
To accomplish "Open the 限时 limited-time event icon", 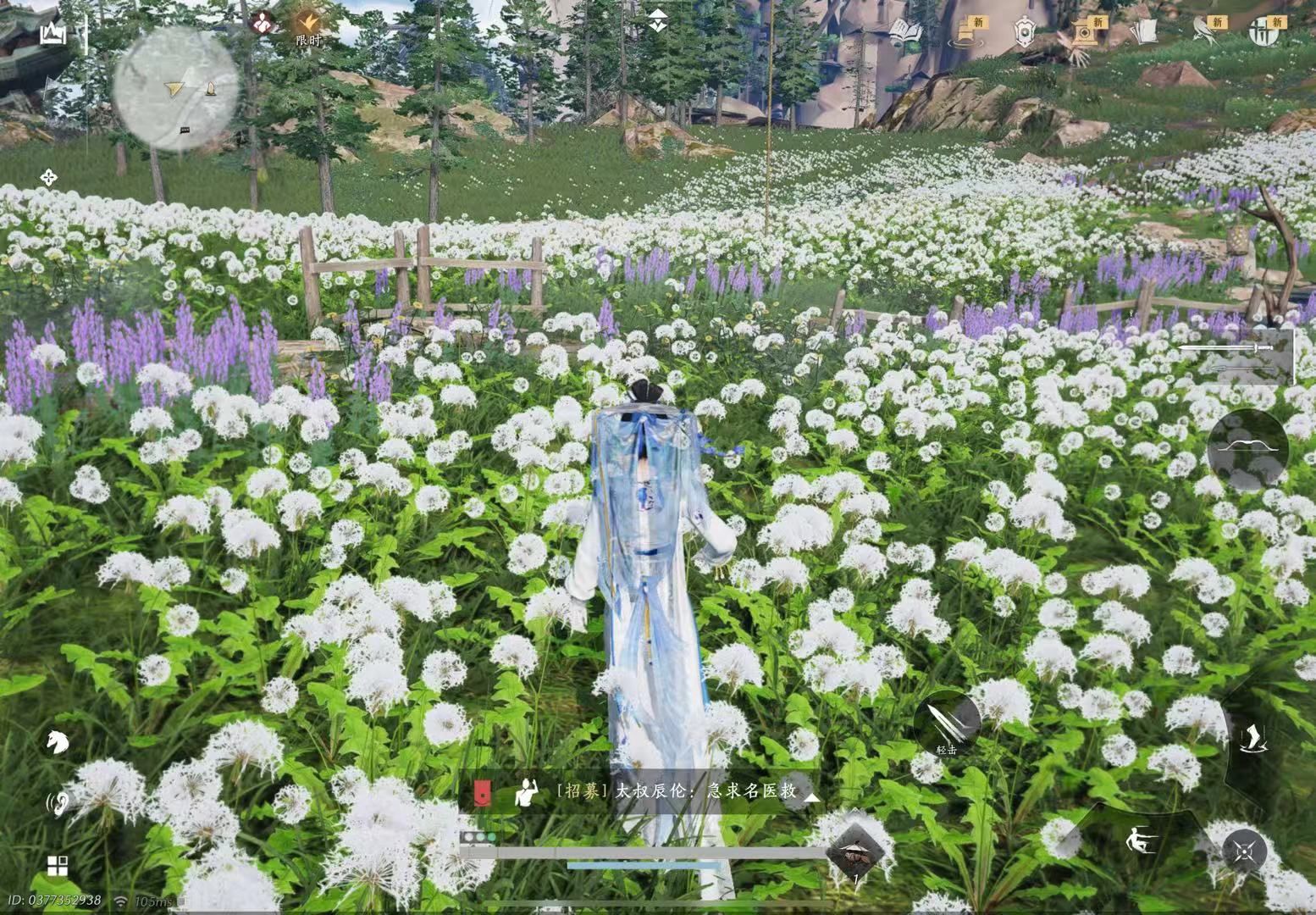I will coord(307,27).
